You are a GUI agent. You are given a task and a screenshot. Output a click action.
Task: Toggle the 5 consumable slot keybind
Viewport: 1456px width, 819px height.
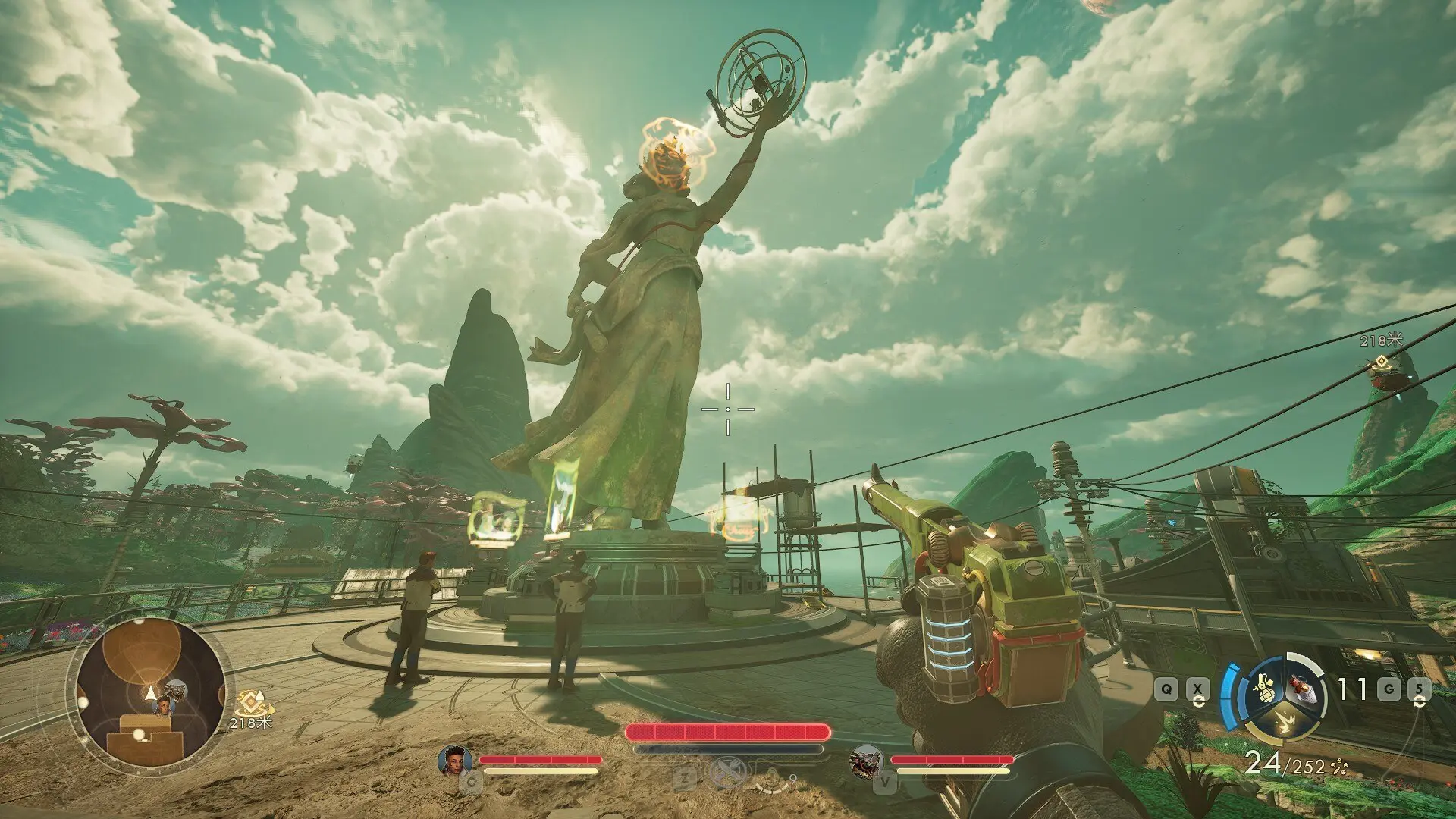pos(1419,689)
